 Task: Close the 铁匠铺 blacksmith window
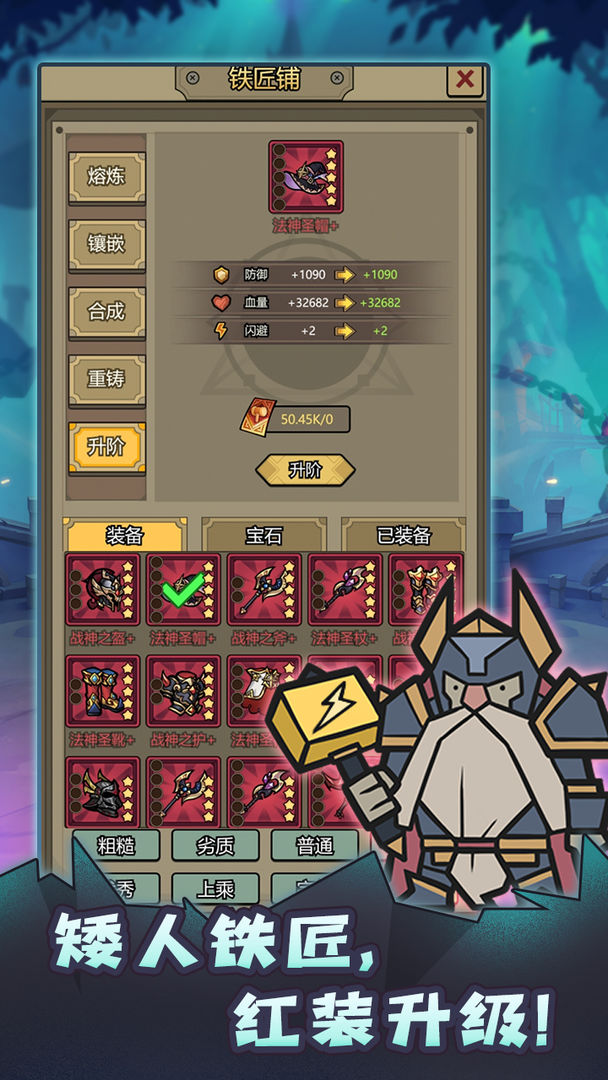(464, 80)
